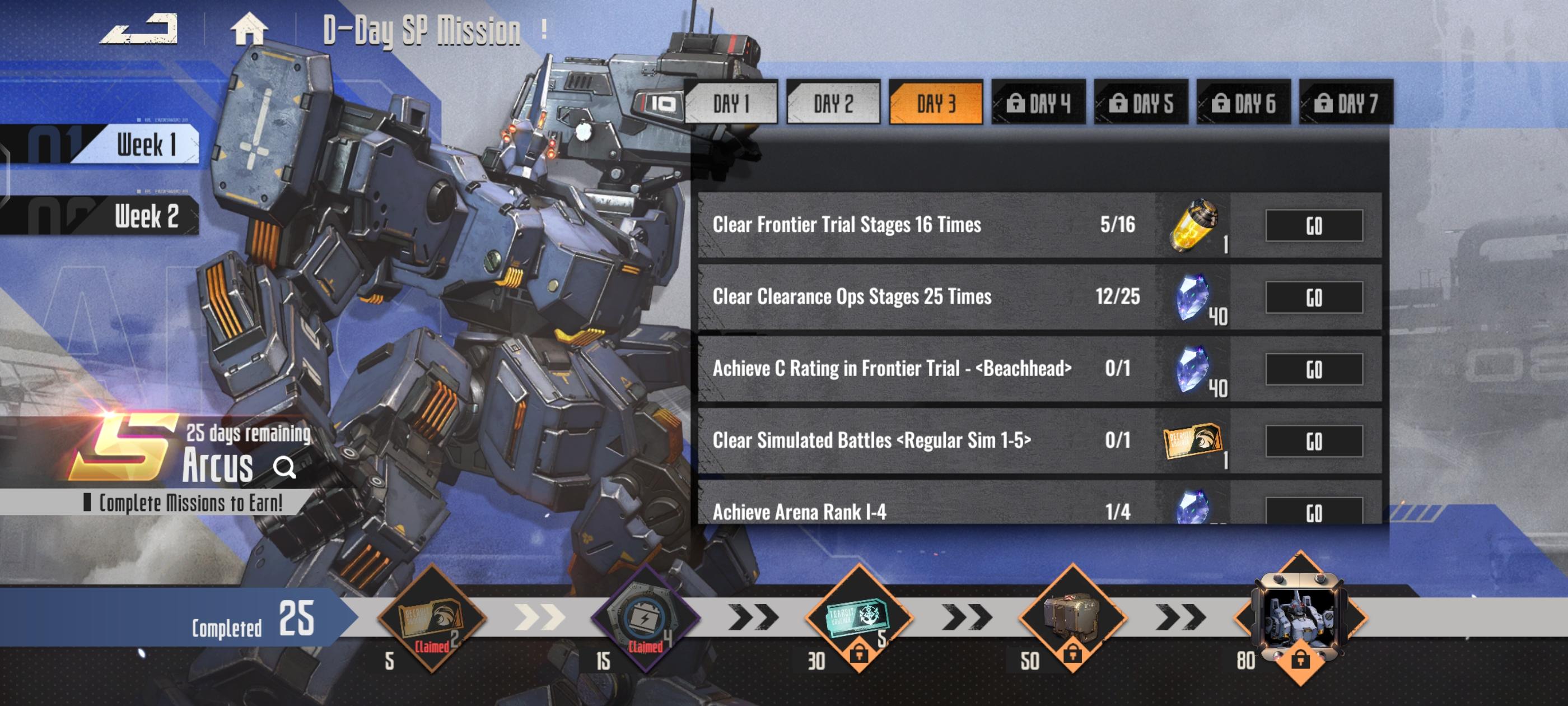The height and width of the screenshot is (706, 1568).
Task: Click Go for Clearance Ops mission
Action: [1314, 298]
